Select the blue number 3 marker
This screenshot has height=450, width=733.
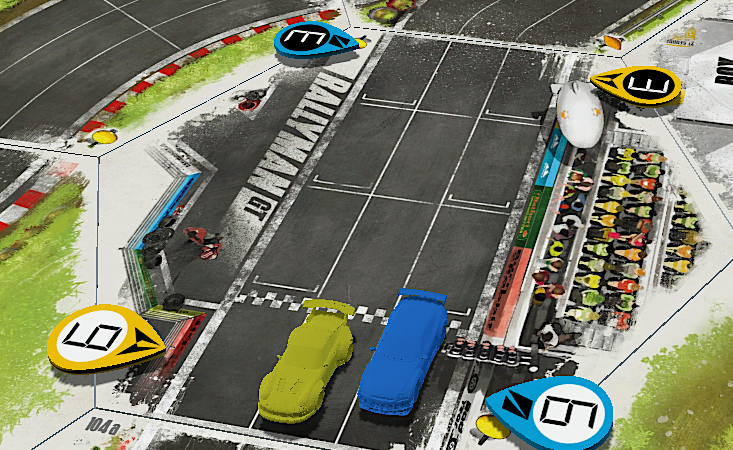[x=311, y=41]
